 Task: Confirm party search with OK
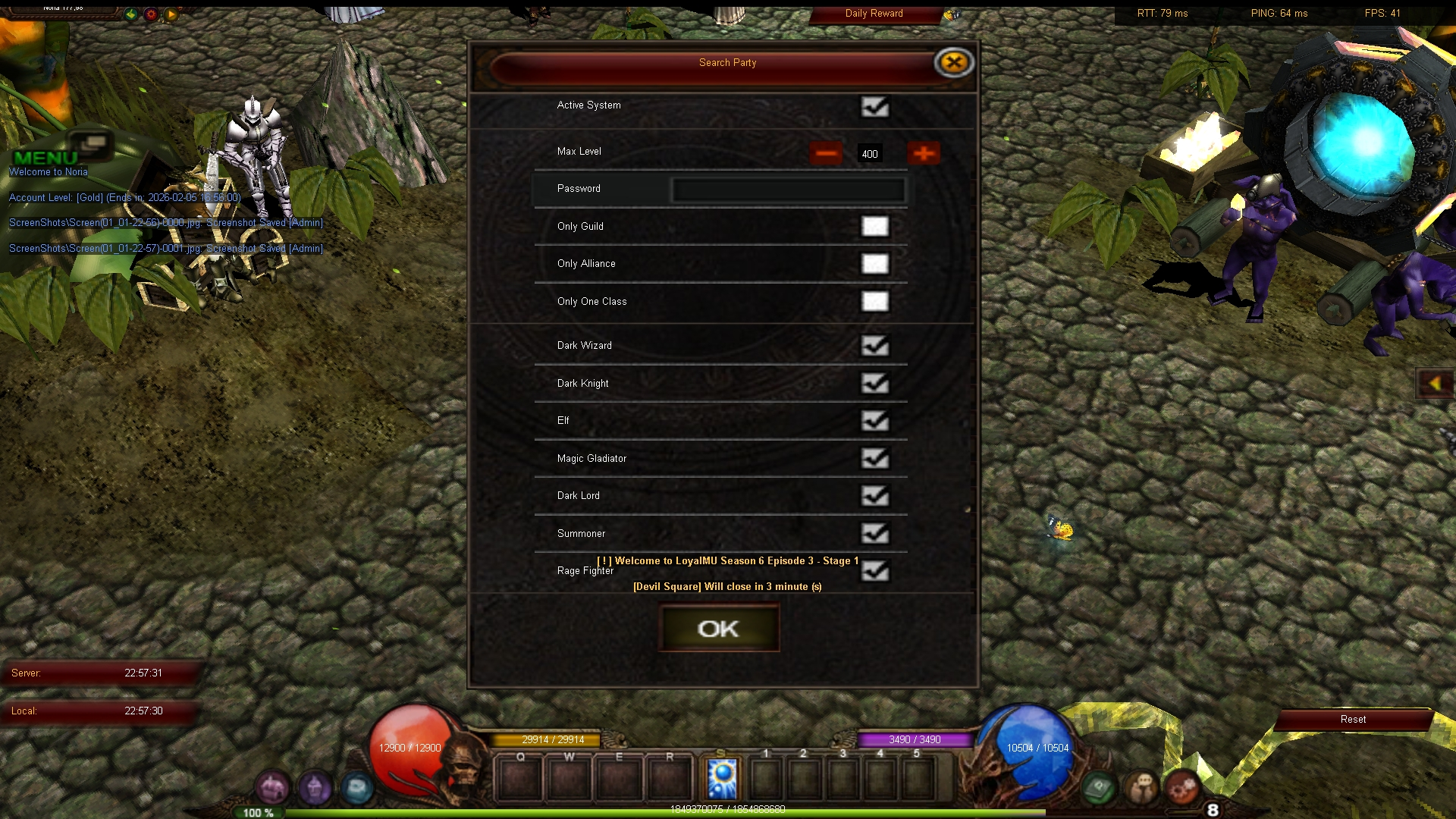(x=718, y=629)
